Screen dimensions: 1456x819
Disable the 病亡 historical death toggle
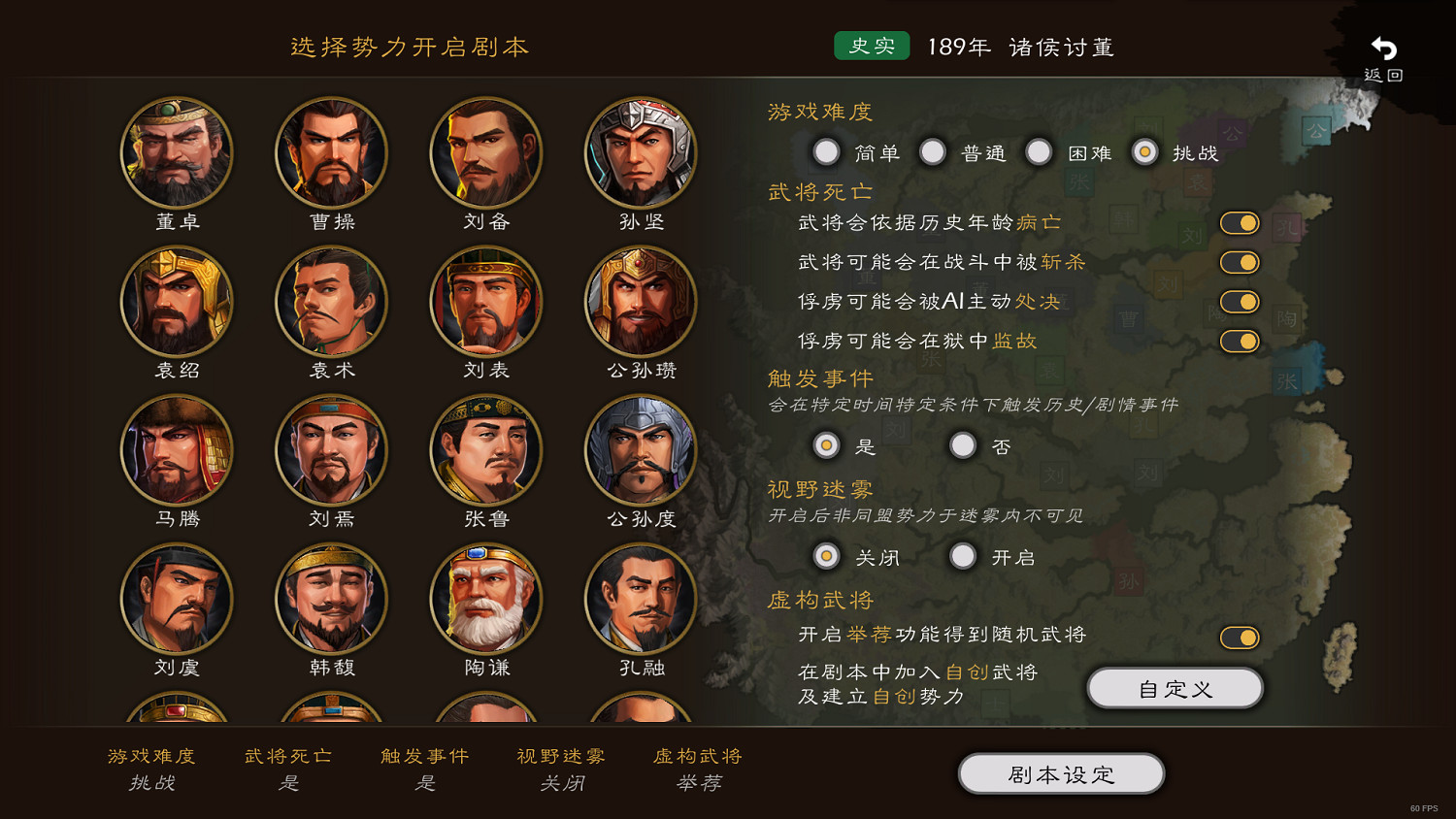pyautogui.click(x=1240, y=222)
